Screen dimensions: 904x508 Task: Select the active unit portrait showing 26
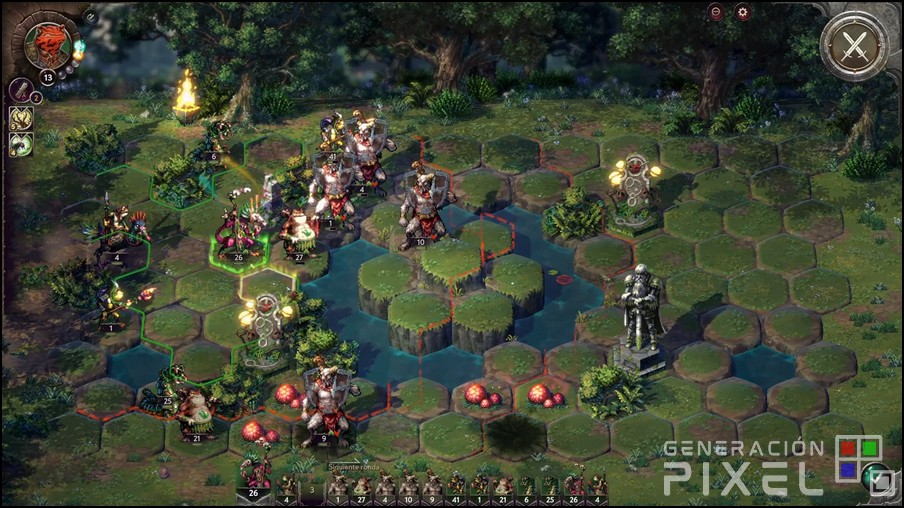255,477
